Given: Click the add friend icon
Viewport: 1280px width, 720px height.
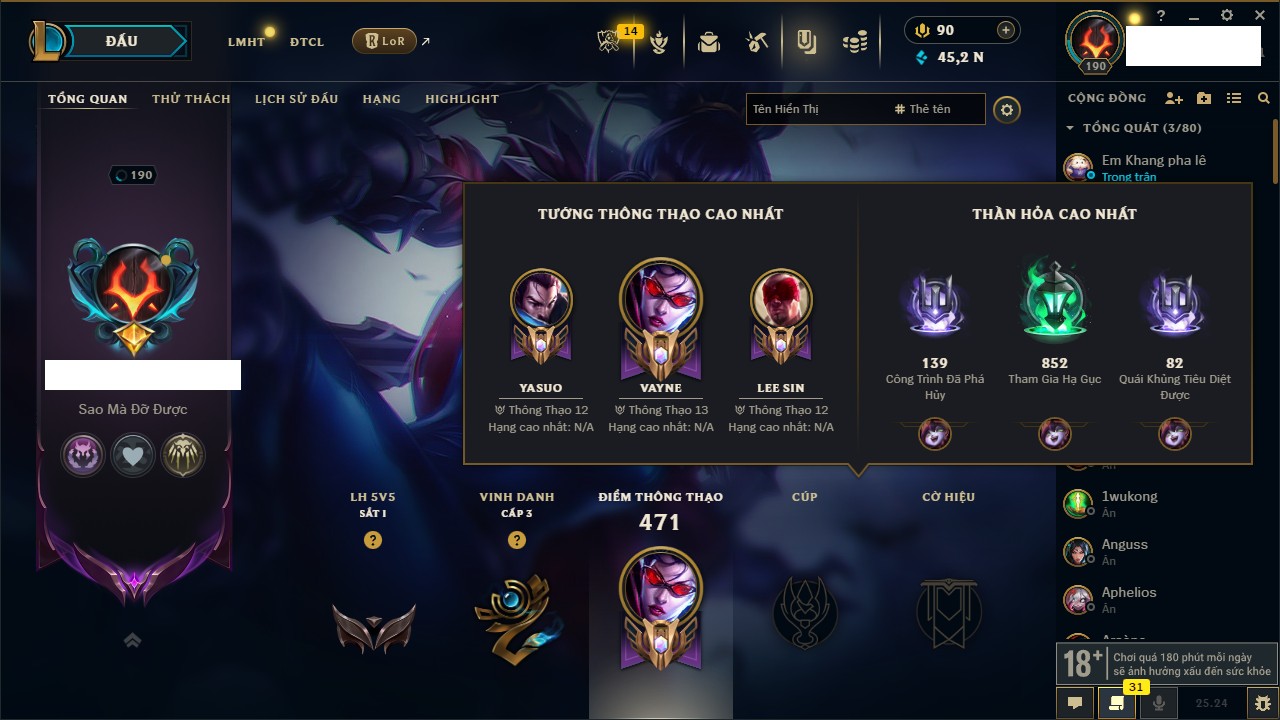Looking at the screenshot, I should pyautogui.click(x=1174, y=98).
